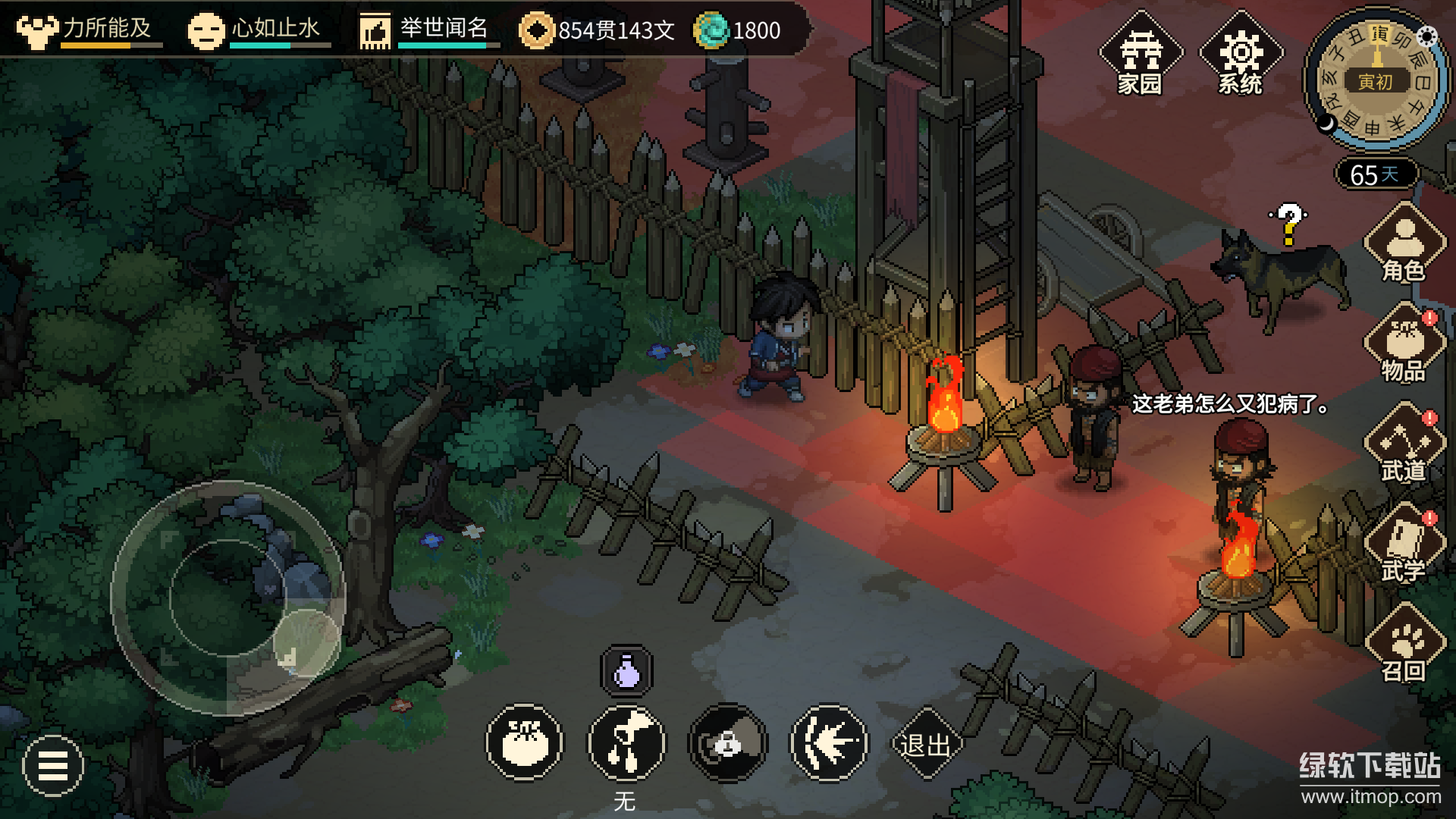The height and width of the screenshot is (819, 1456).
Task: Open the 武学 martial arts book
Action: pyautogui.click(x=1404, y=545)
